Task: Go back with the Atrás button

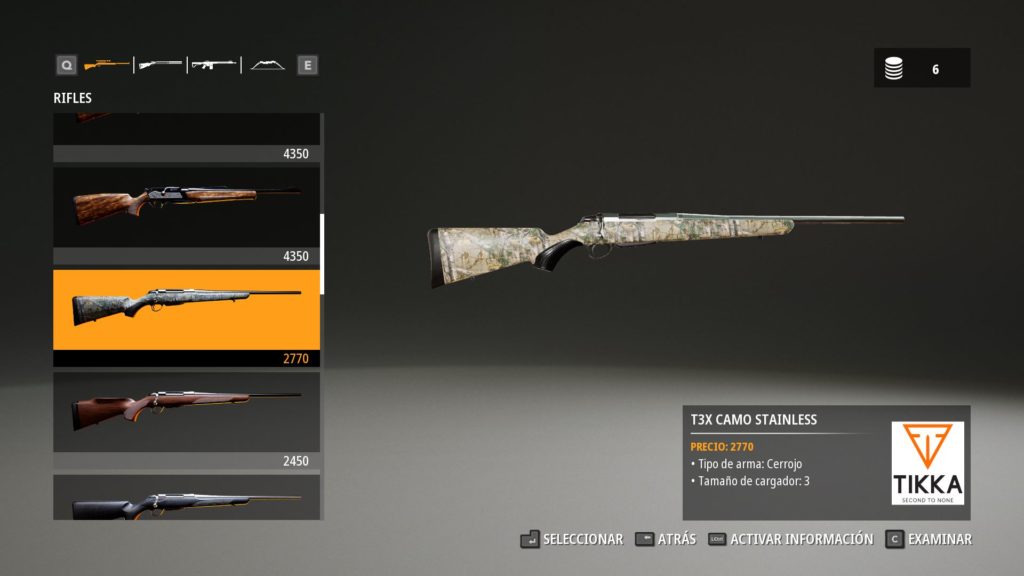Action: click(665, 539)
